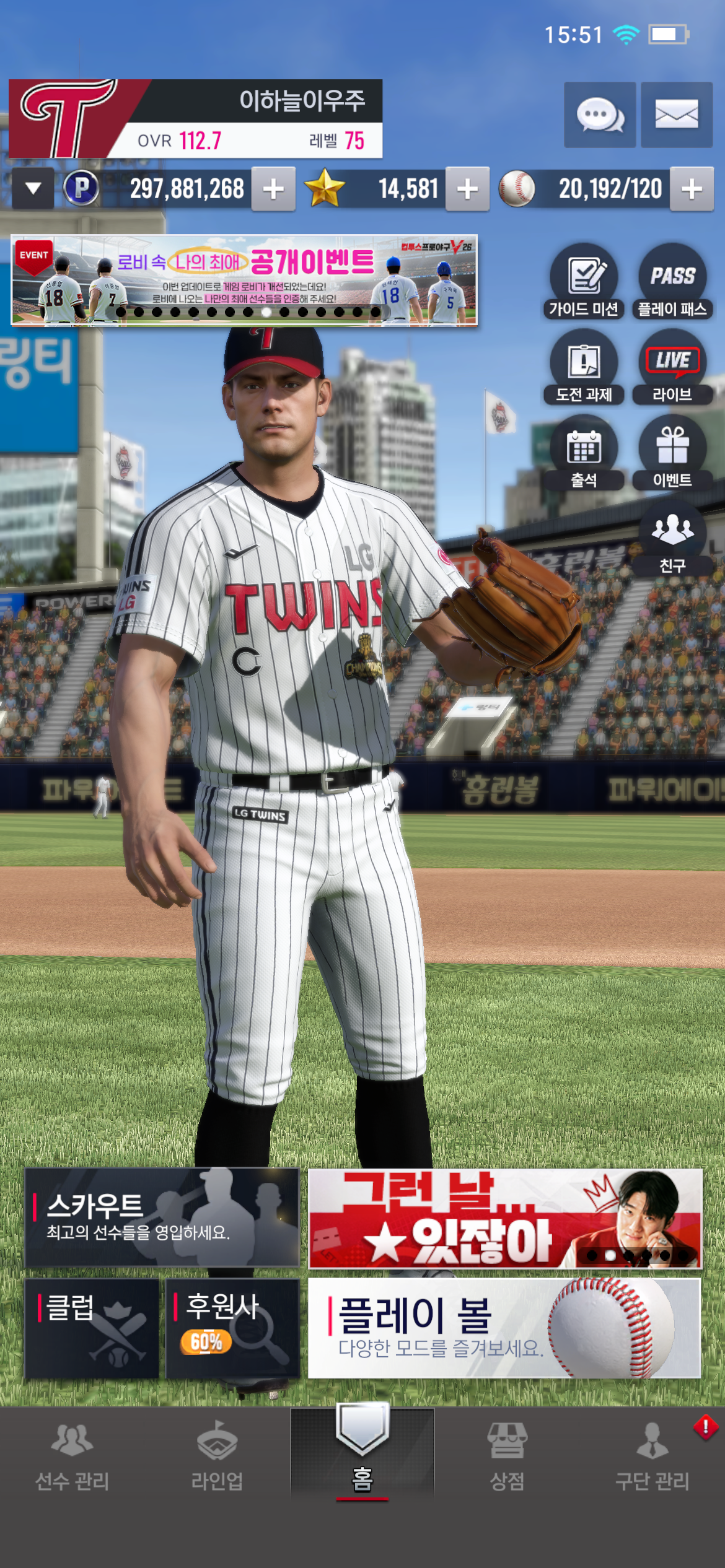Open the 친구 friends list
The height and width of the screenshot is (1568, 725).
tap(672, 539)
